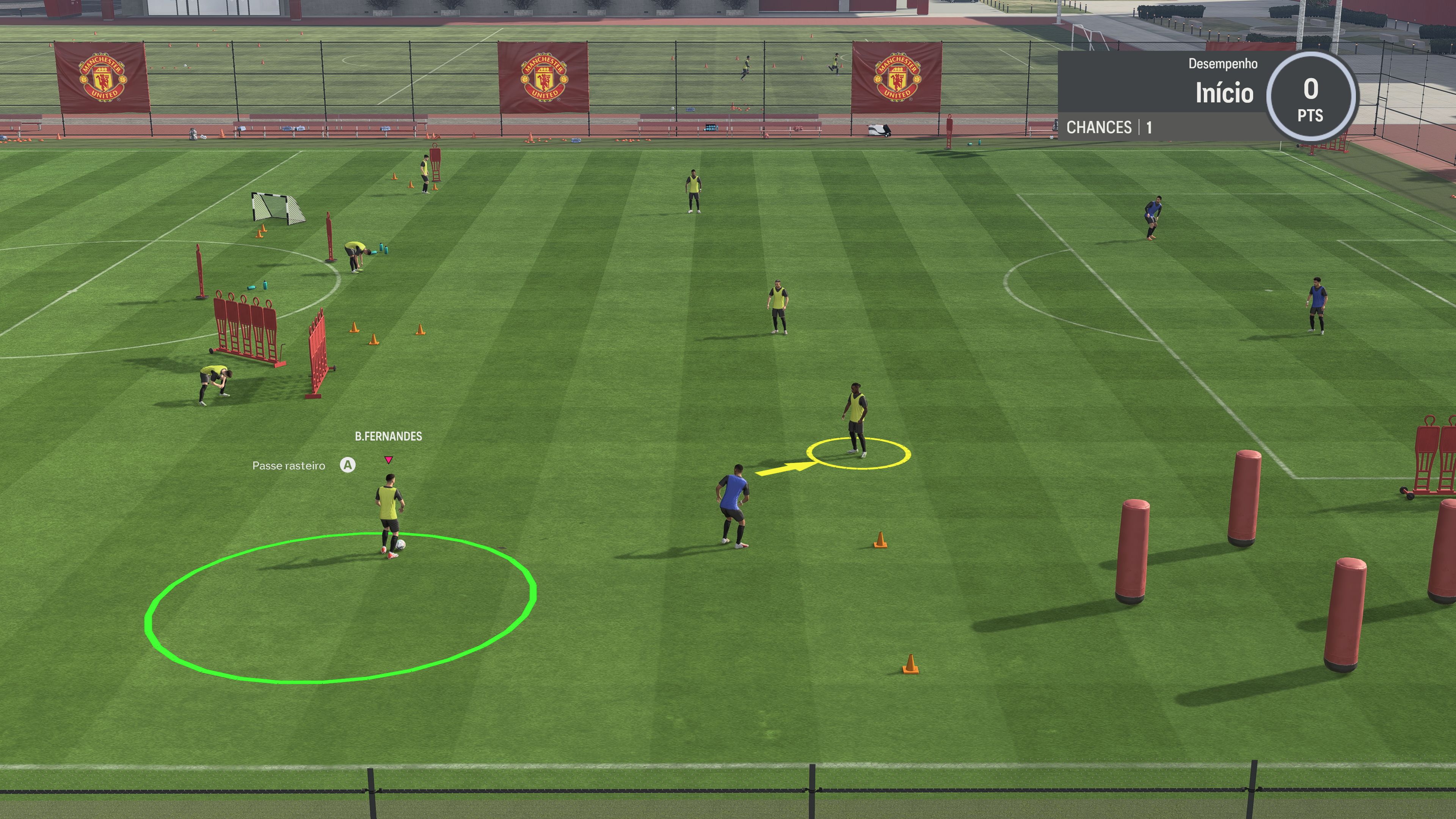Click the B.FERNANDES name label
Viewport: 1456px width, 819px height.
(388, 436)
